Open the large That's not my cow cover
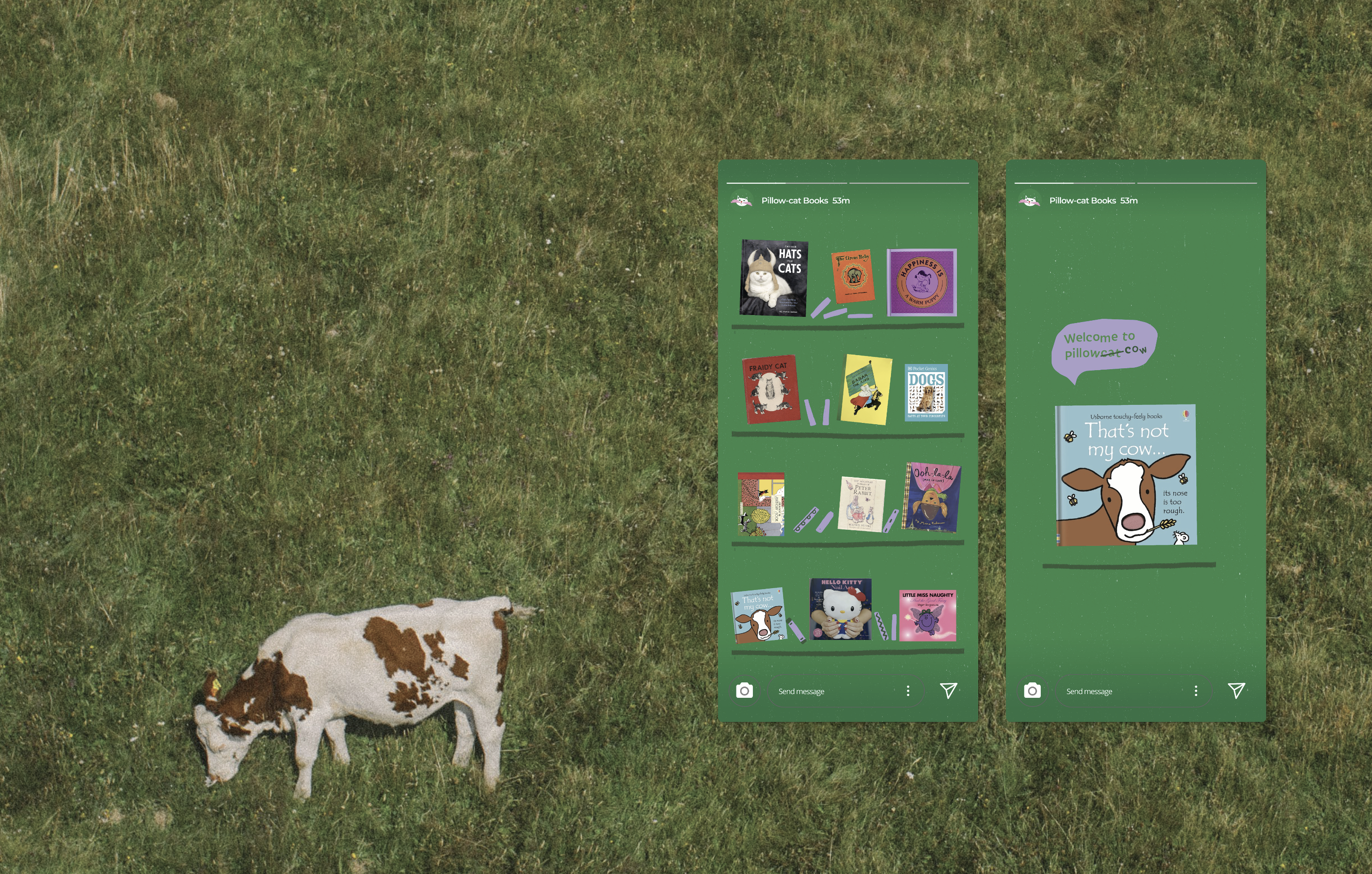The height and width of the screenshot is (874, 1372). (1126, 476)
